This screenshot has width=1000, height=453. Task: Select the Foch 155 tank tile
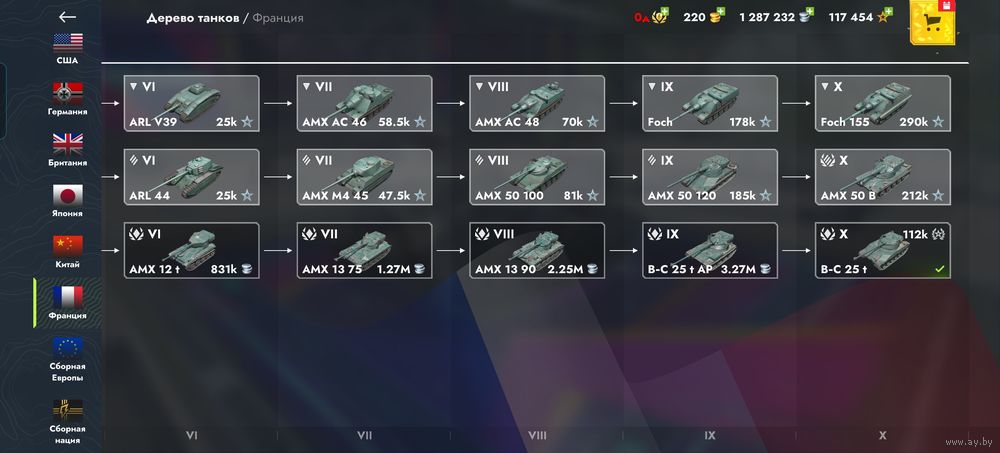click(x=882, y=104)
